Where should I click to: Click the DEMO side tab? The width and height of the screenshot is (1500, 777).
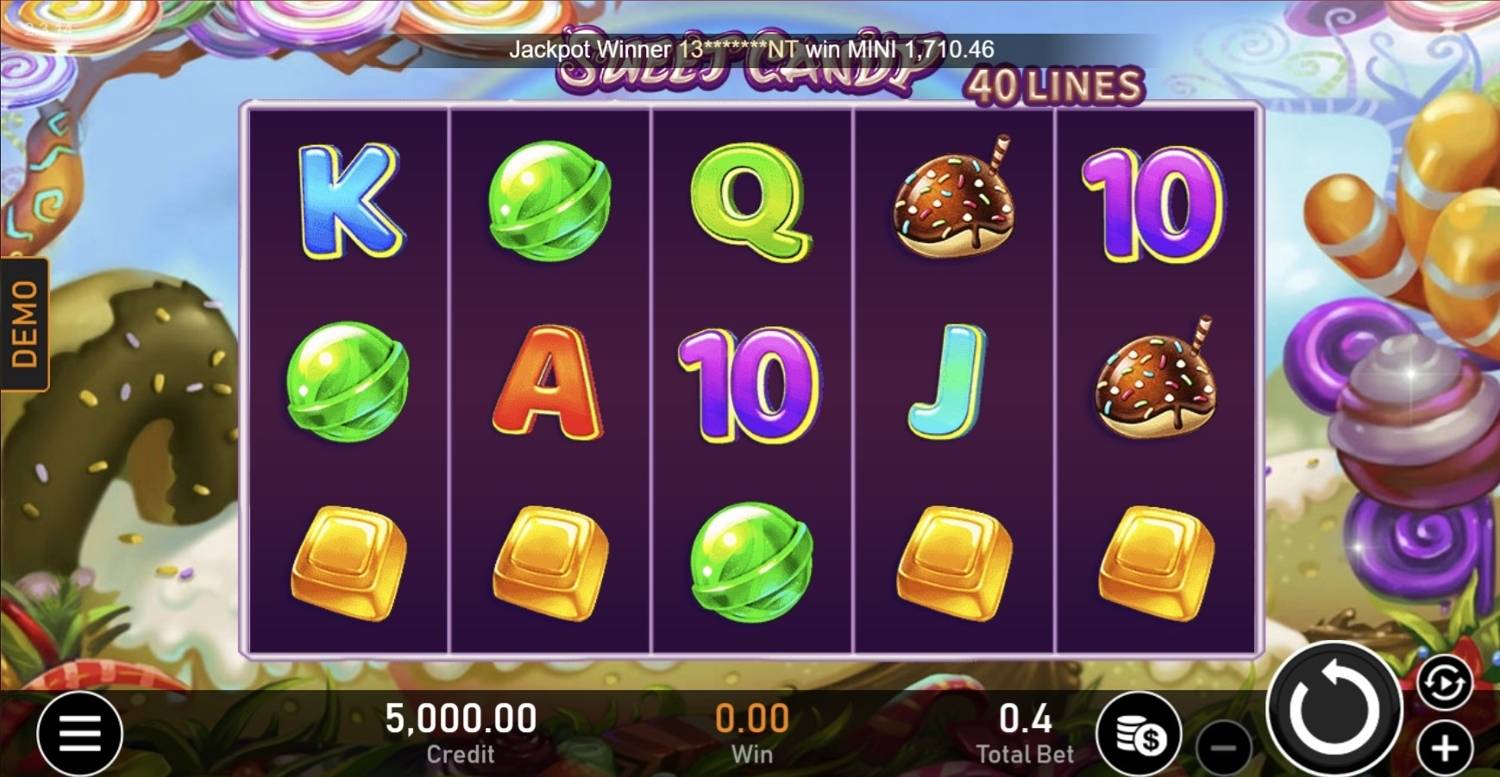click(24, 323)
